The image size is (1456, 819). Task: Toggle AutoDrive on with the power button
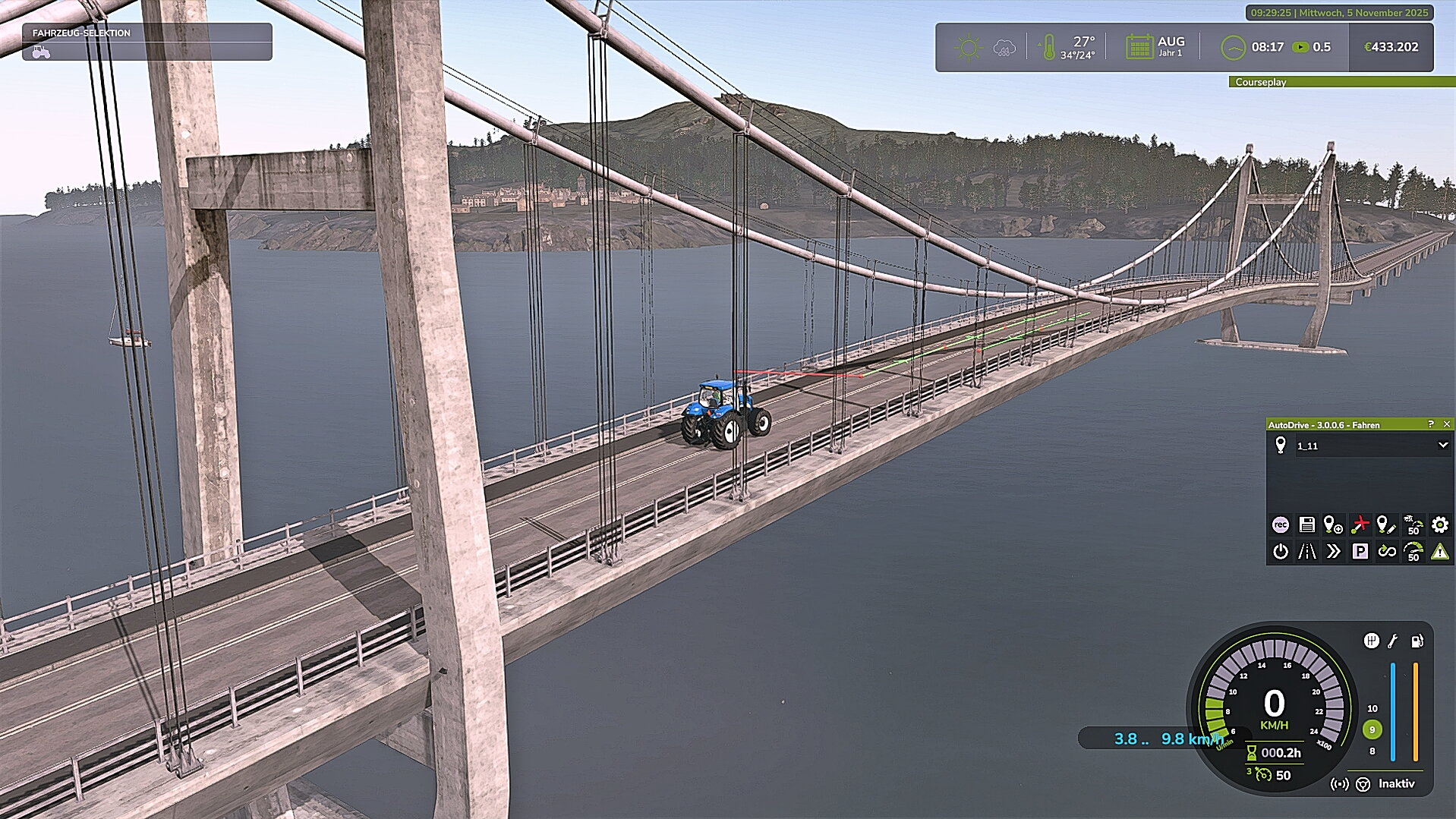[x=1280, y=551]
